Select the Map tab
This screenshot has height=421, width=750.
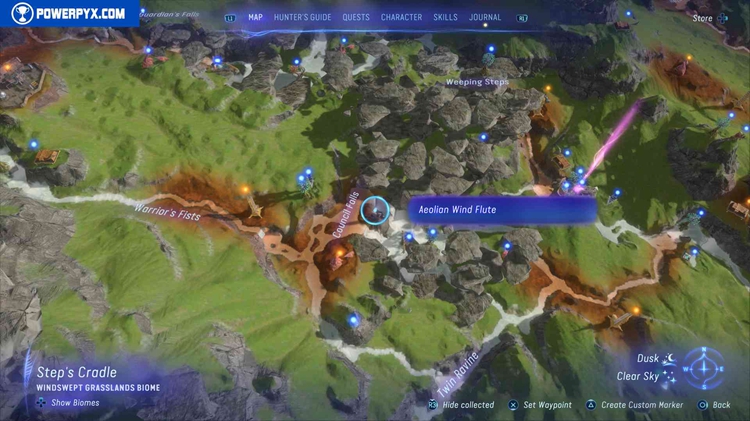click(x=255, y=18)
